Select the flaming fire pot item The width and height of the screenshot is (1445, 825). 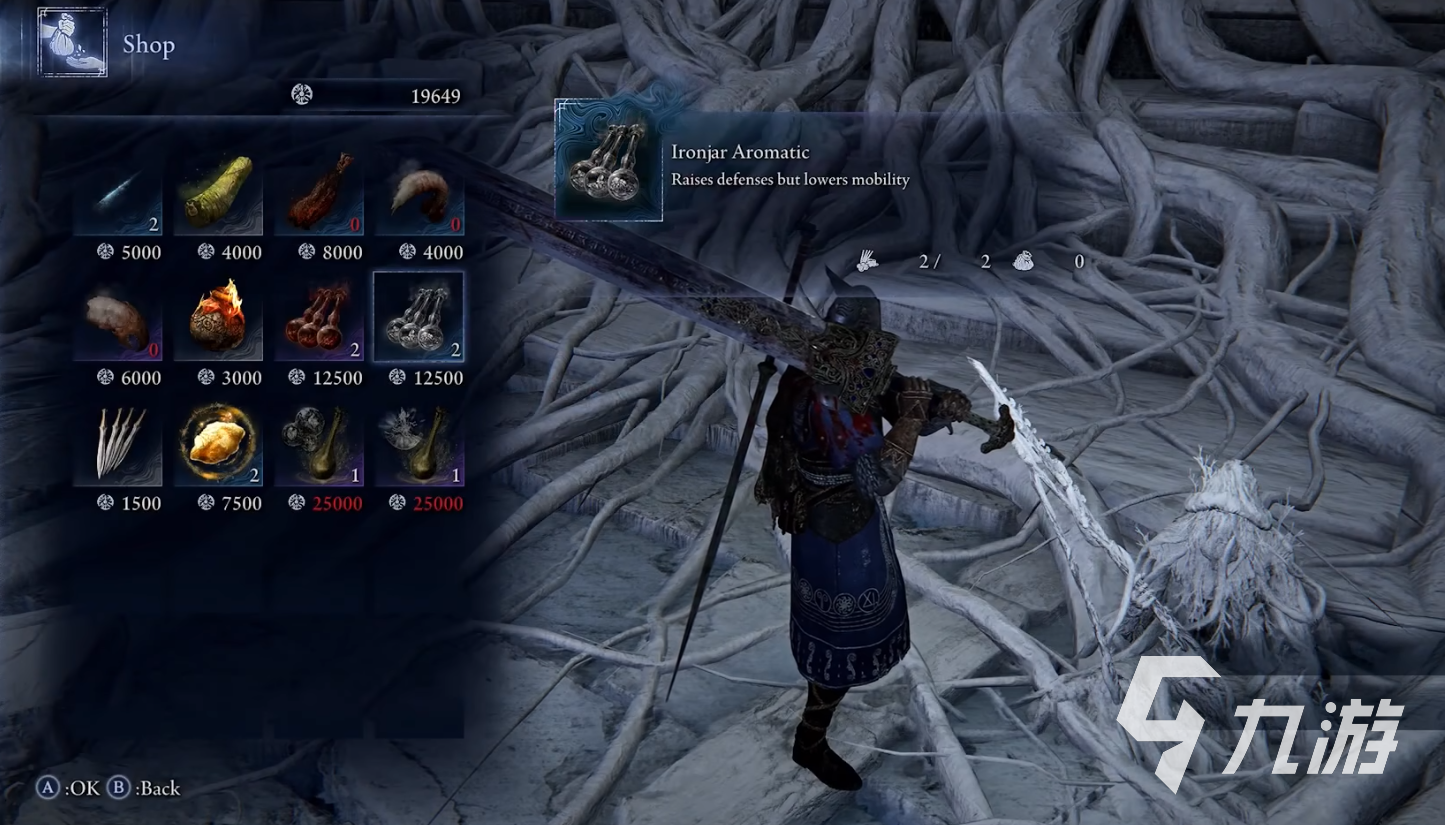(218, 317)
